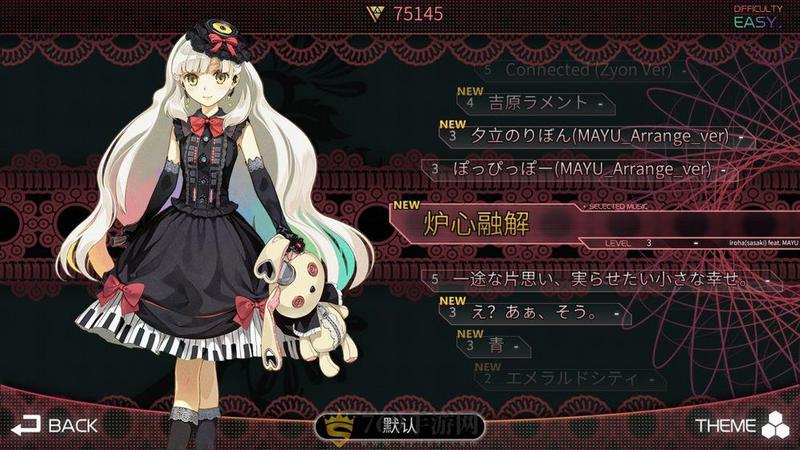
Task: Change the EASY difficulty setting
Action: 759,17
